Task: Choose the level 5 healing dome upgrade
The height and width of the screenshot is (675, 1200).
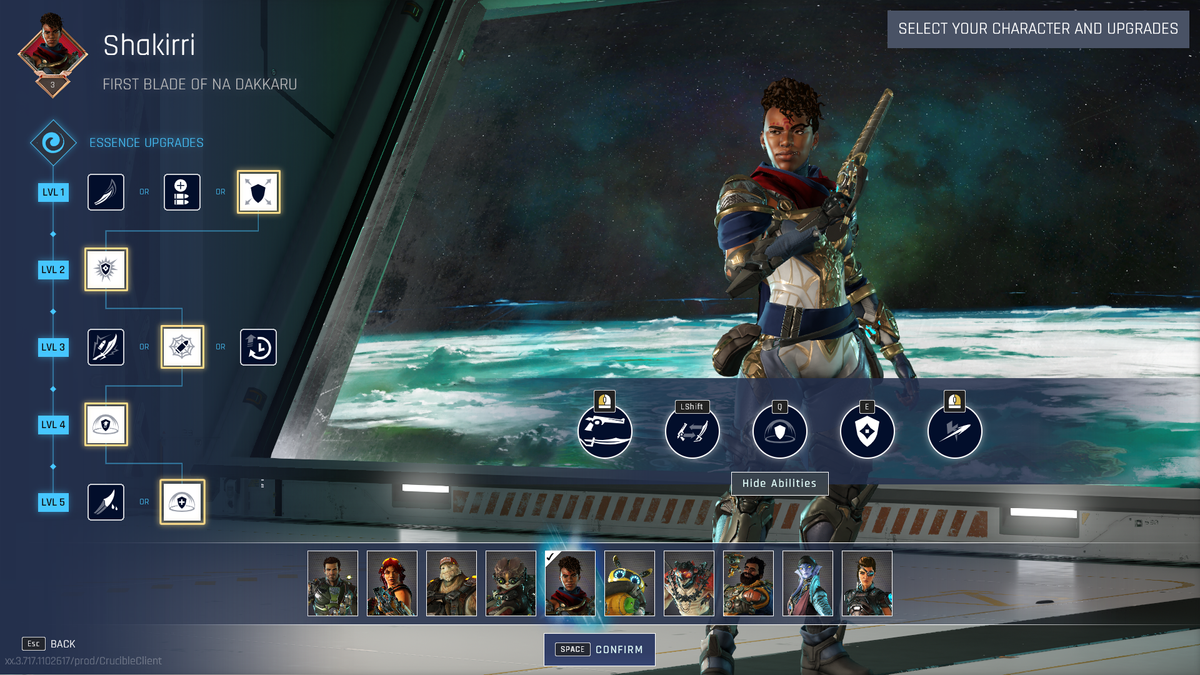Action: point(182,502)
